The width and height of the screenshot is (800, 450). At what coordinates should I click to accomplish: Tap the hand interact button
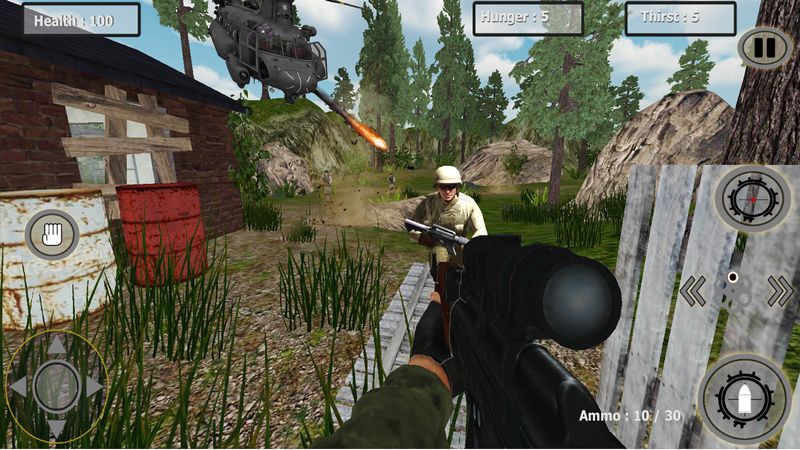click(x=51, y=236)
